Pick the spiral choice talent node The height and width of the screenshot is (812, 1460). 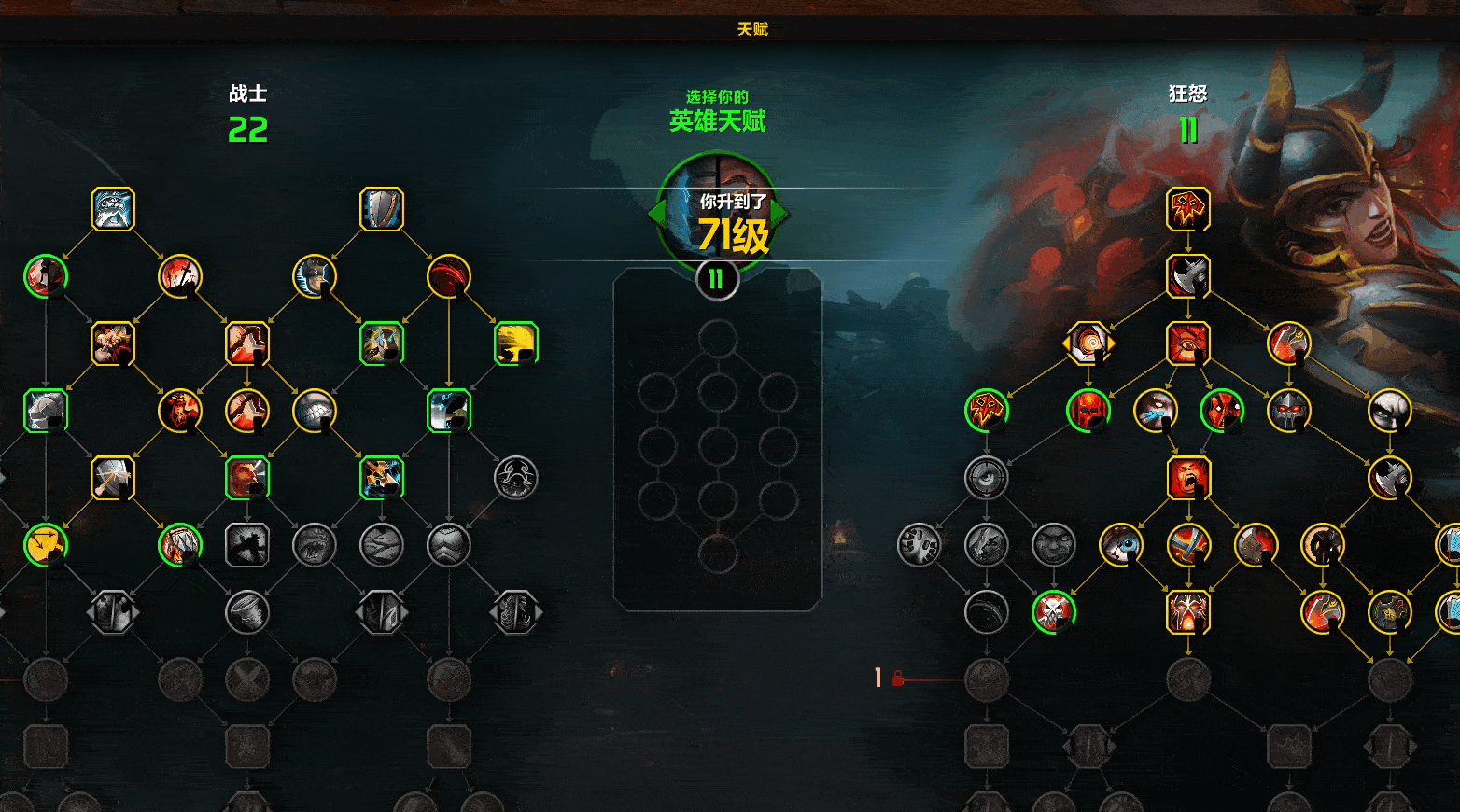tap(1088, 343)
